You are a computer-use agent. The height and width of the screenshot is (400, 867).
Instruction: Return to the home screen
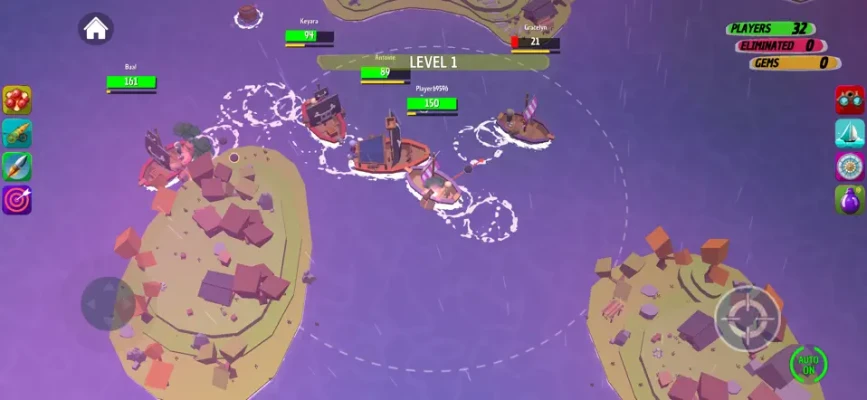coord(96,29)
